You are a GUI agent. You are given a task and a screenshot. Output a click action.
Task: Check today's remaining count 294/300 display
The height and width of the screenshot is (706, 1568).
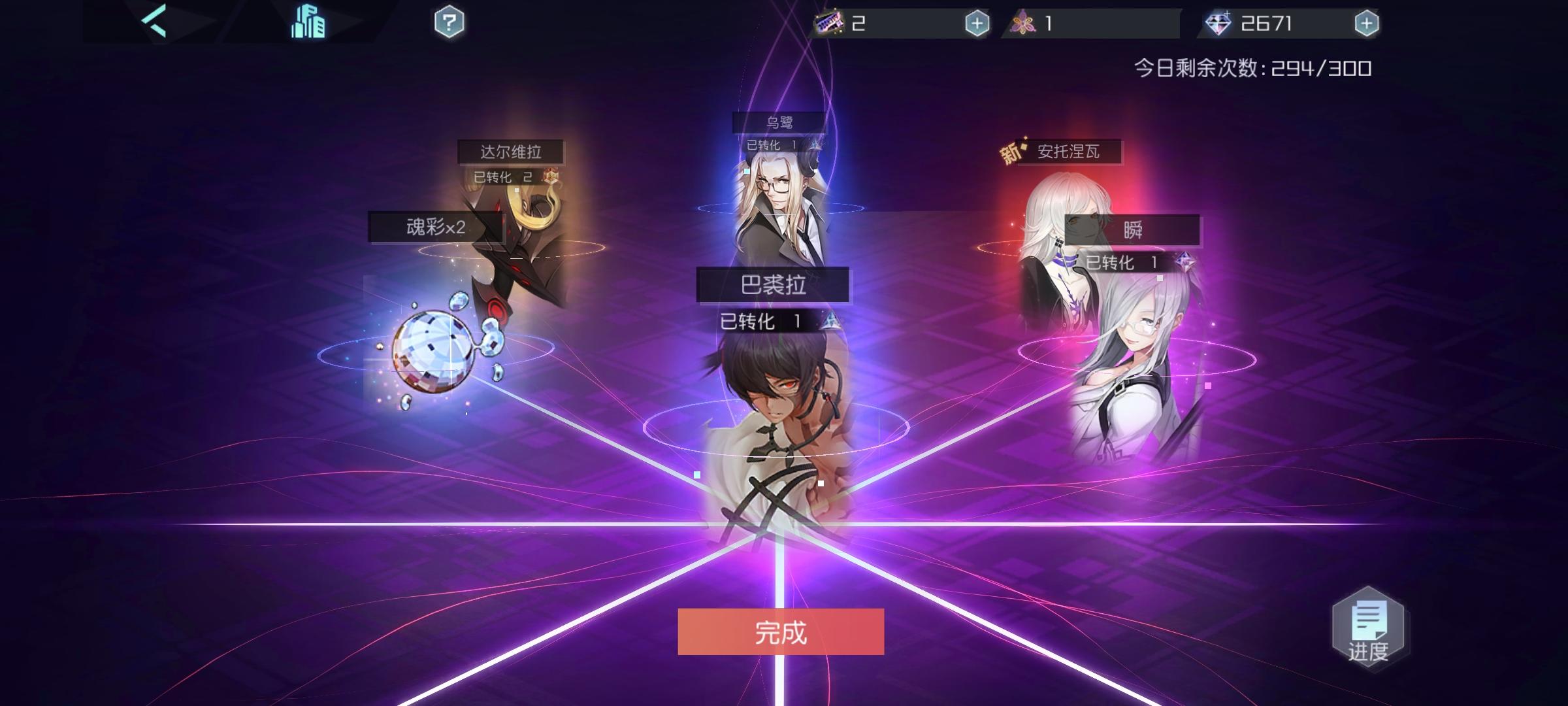pos(1254,67)
